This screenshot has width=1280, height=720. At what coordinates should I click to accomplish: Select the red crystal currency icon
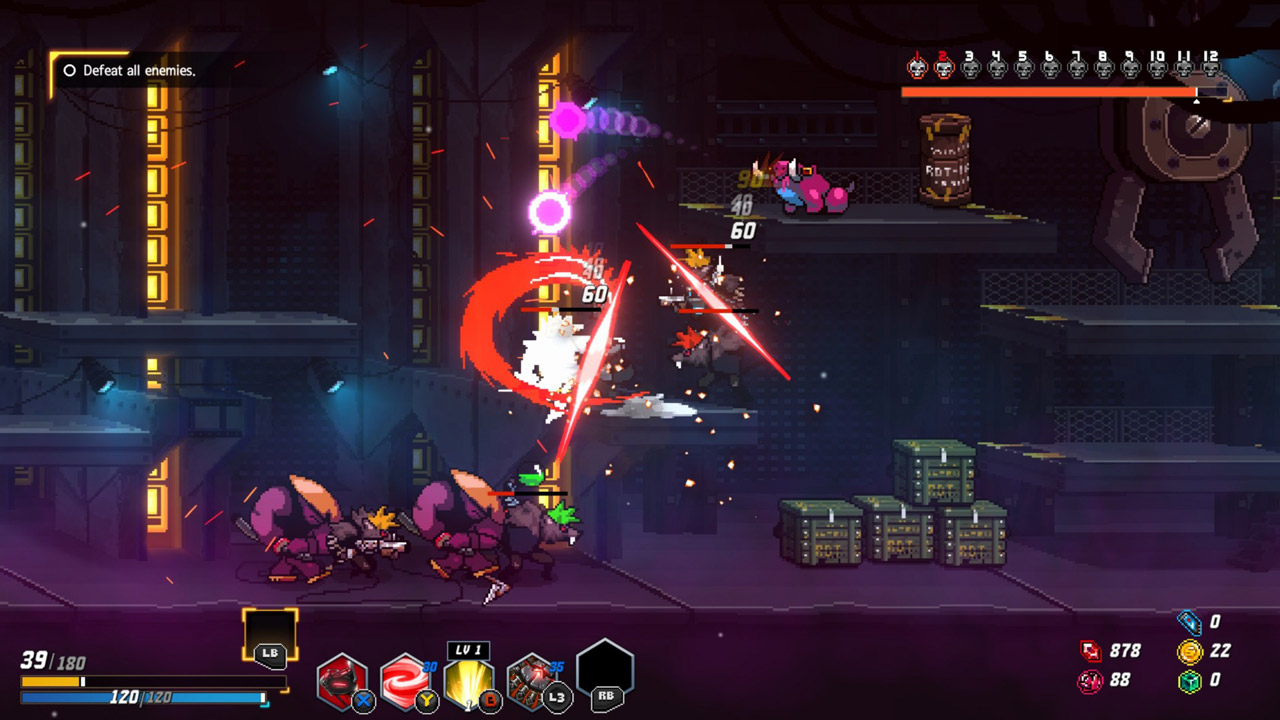click(1091, 651)
